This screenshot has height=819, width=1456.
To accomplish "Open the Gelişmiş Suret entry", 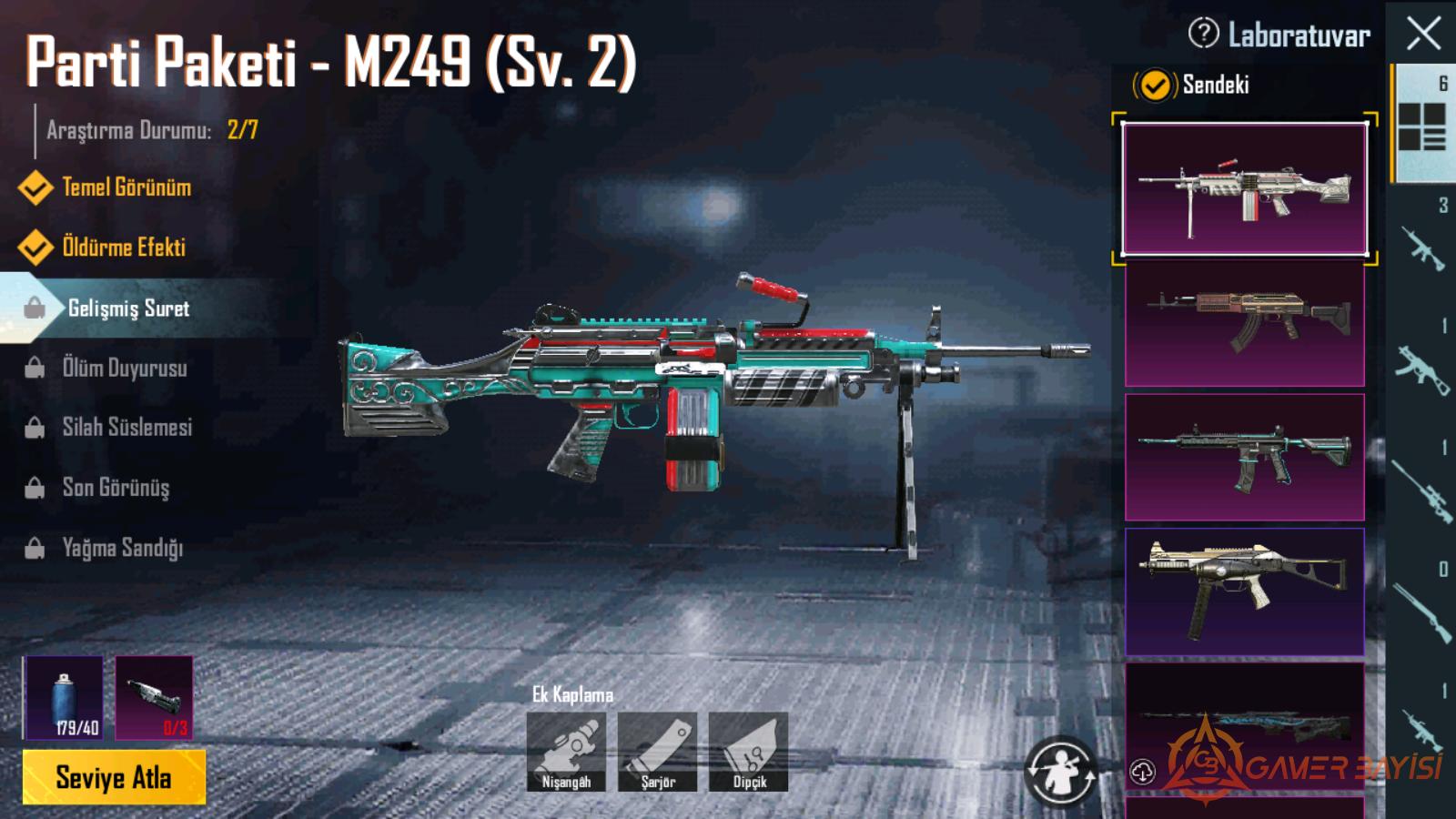I will (128, 308).
